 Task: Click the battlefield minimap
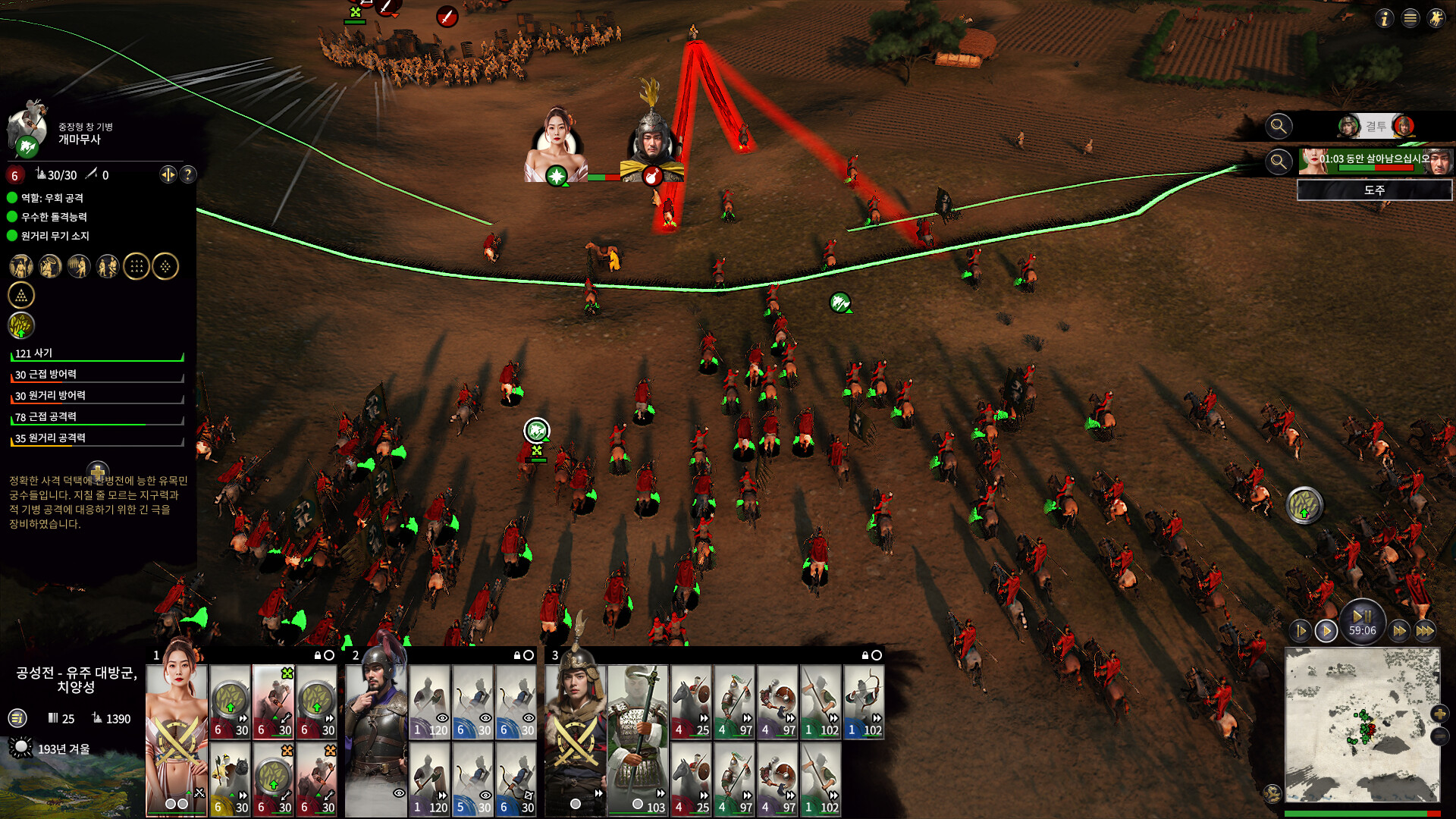coord(1362,724)
